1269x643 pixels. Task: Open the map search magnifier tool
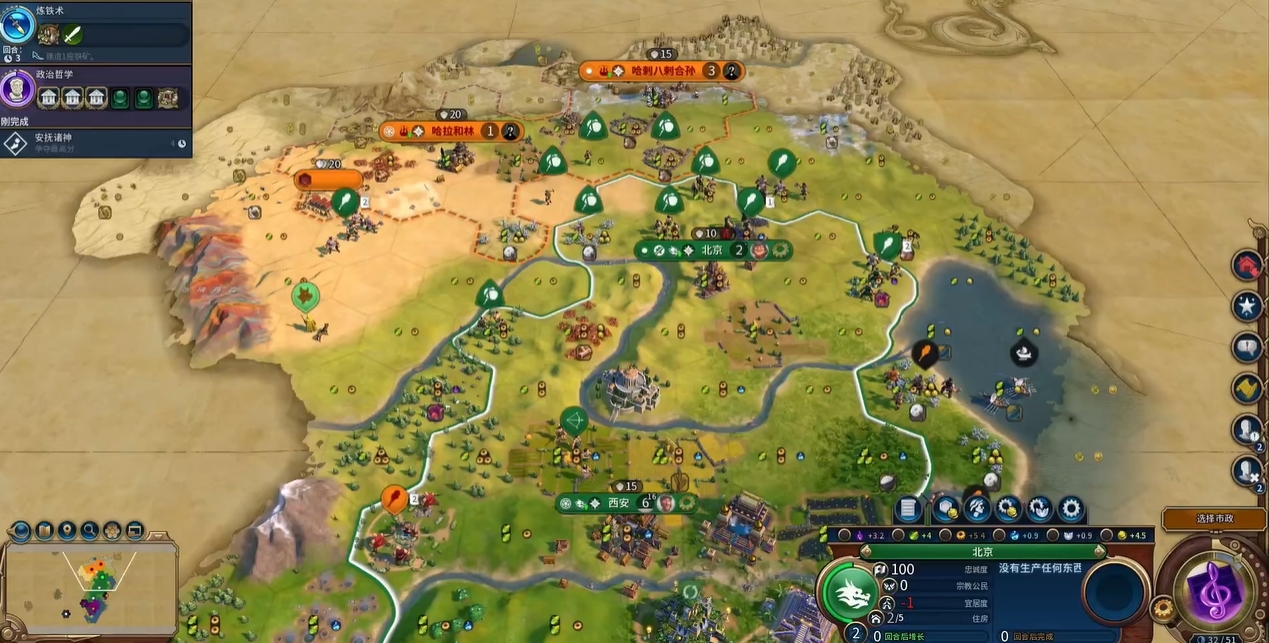(x=90, y=530)
